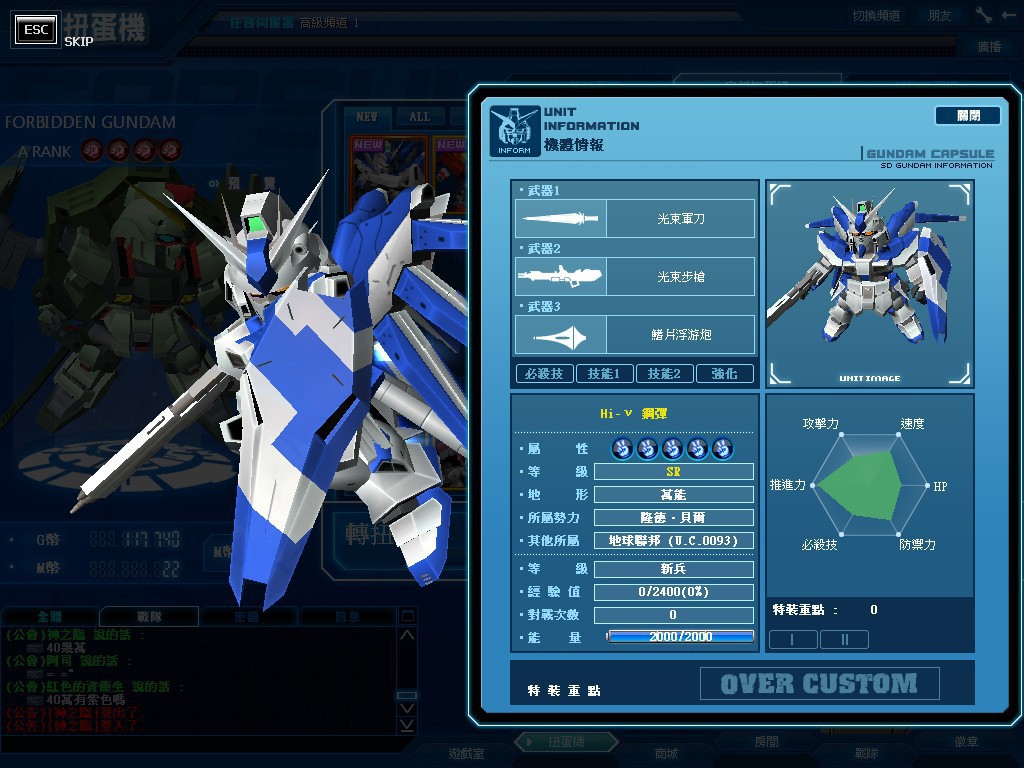This screenshot has width=1024, height=768.
Task: Select weapon 1 光束軍刀 beam saber row
Action: click(x=635, y=218)
